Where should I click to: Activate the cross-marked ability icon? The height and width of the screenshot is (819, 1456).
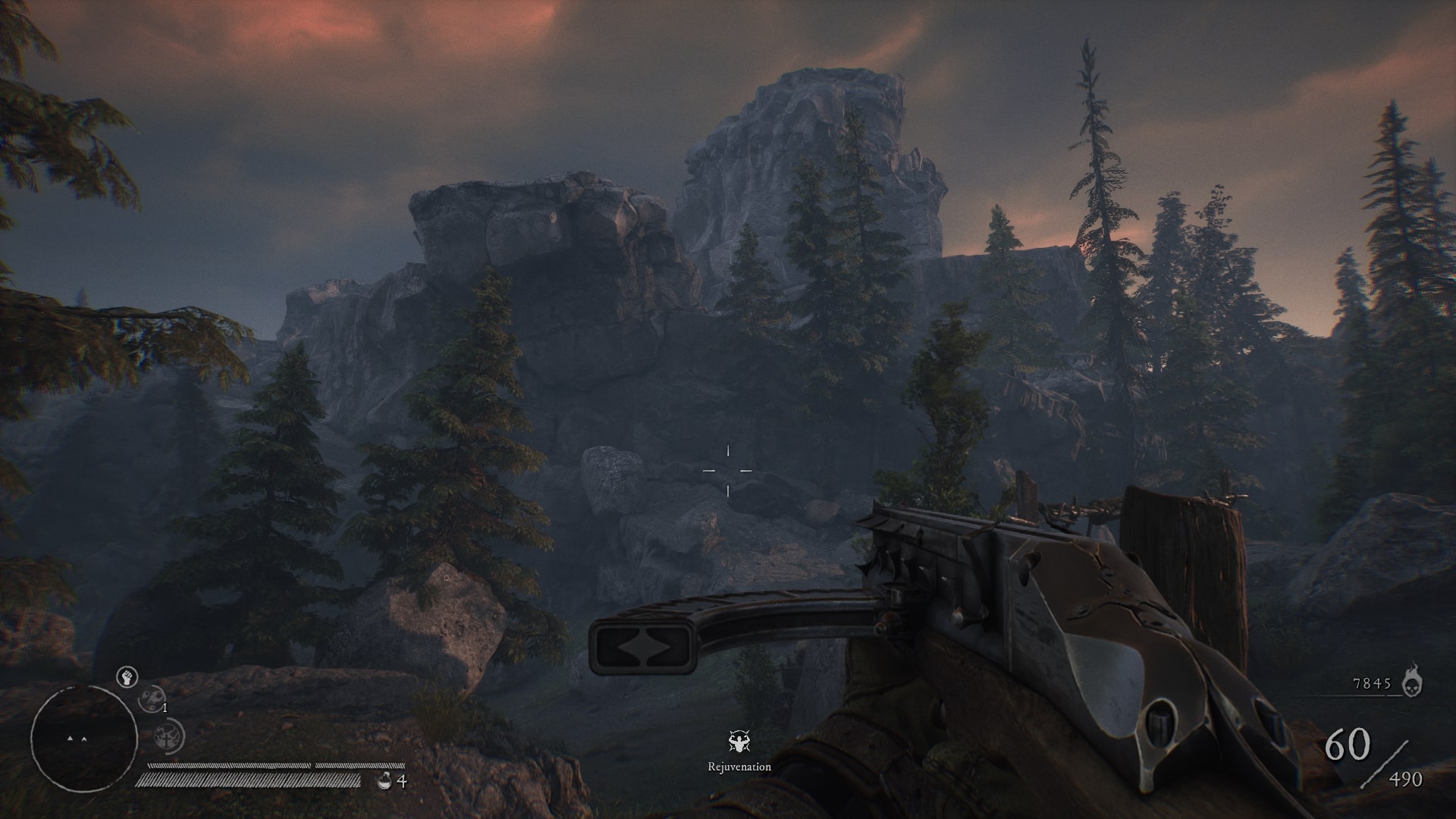click(168, 737)
